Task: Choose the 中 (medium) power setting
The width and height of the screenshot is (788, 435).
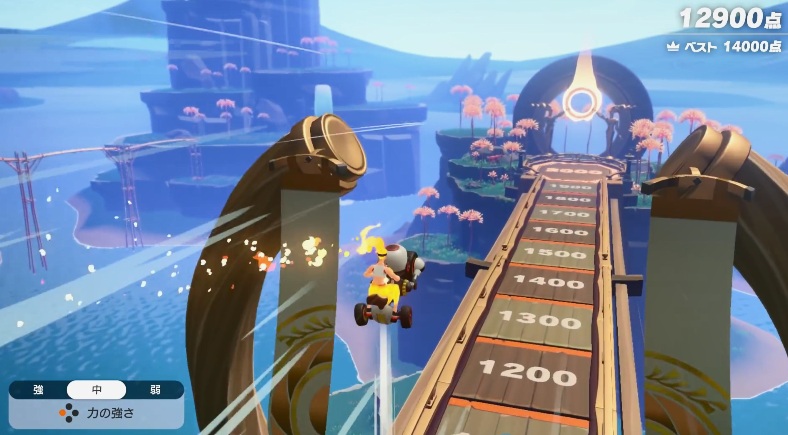Action: (96, 390)
